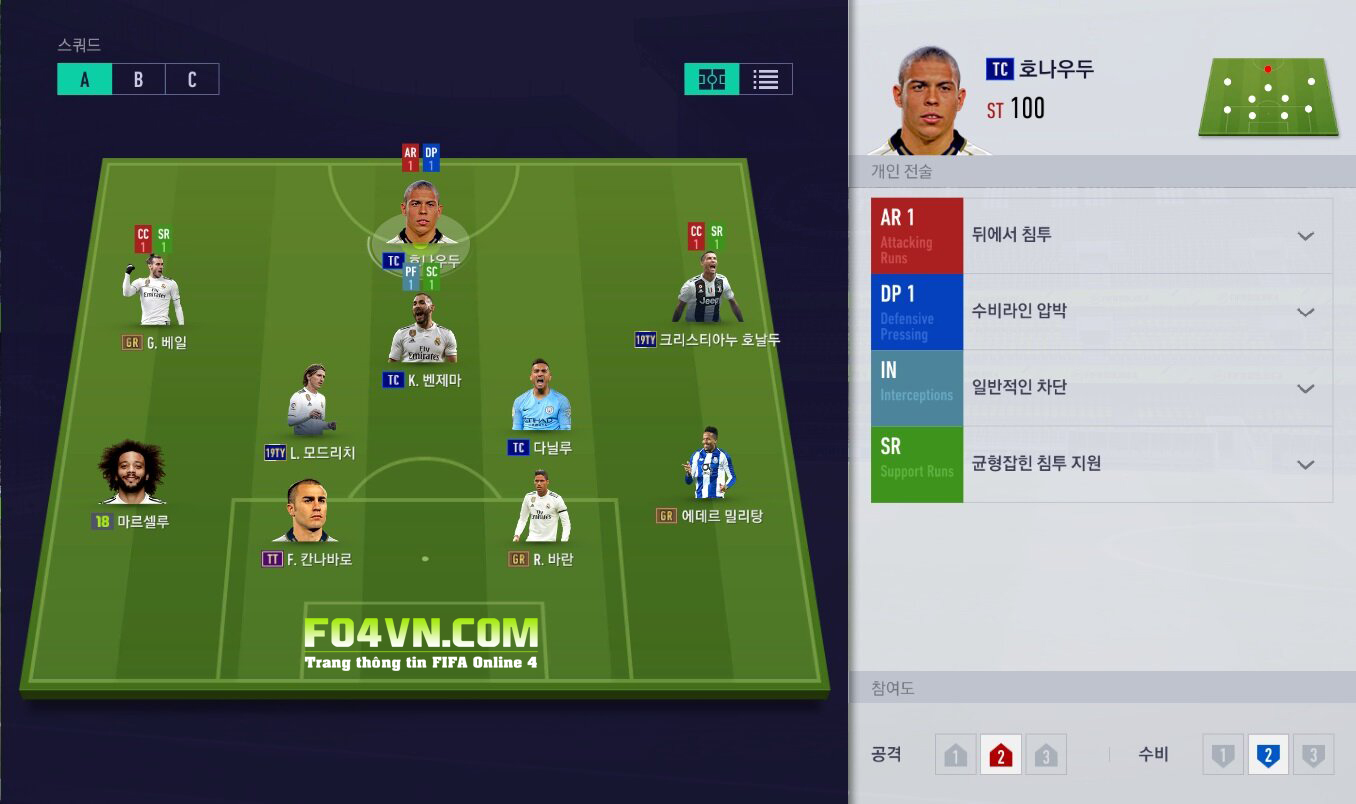Show the formation pitch view
Image resolution: width=1356 pixels, height=804 pixels.
click(712, 80)
